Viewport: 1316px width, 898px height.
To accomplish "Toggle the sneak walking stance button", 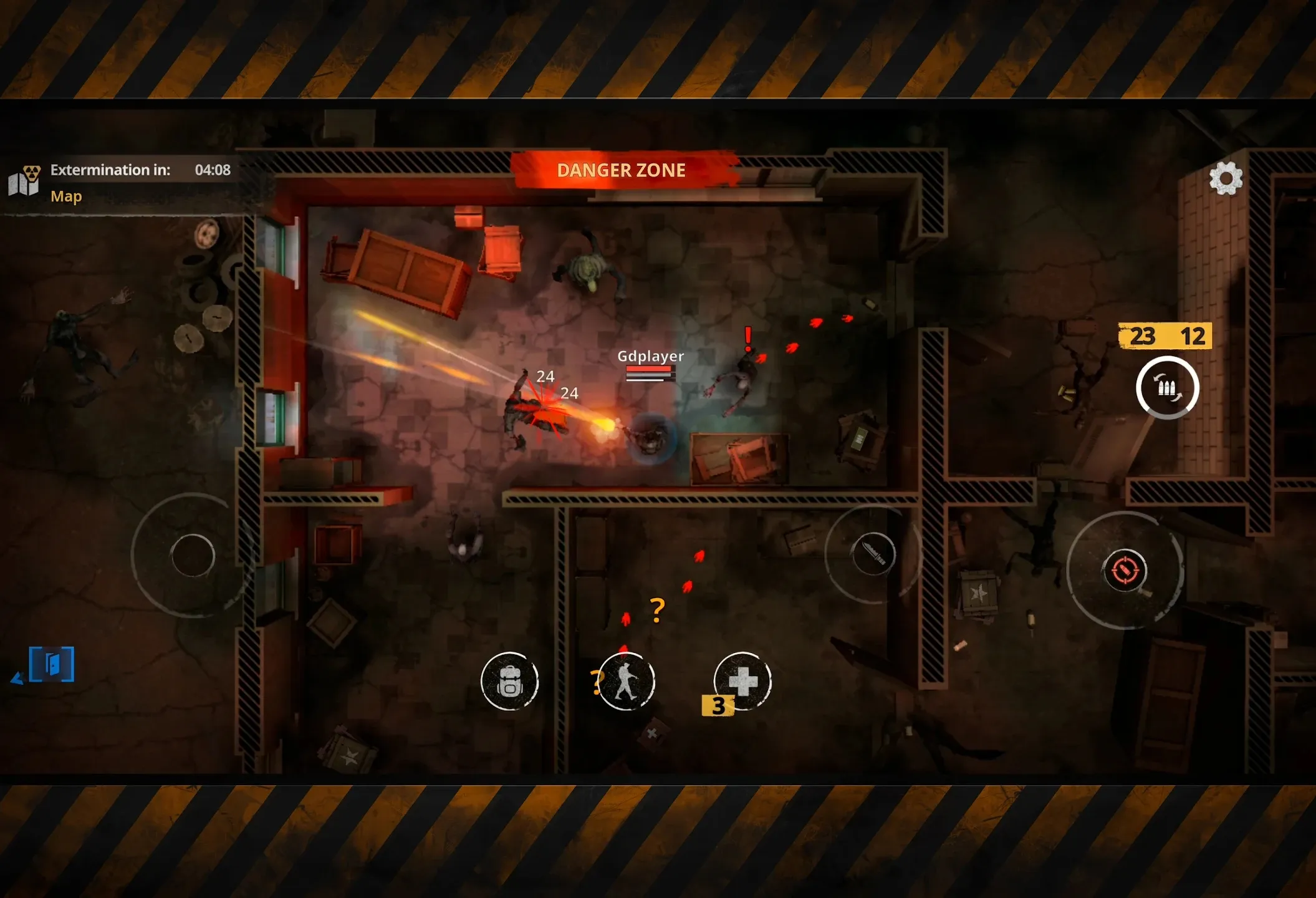I will pyautogui.click(x=626, y=682).
